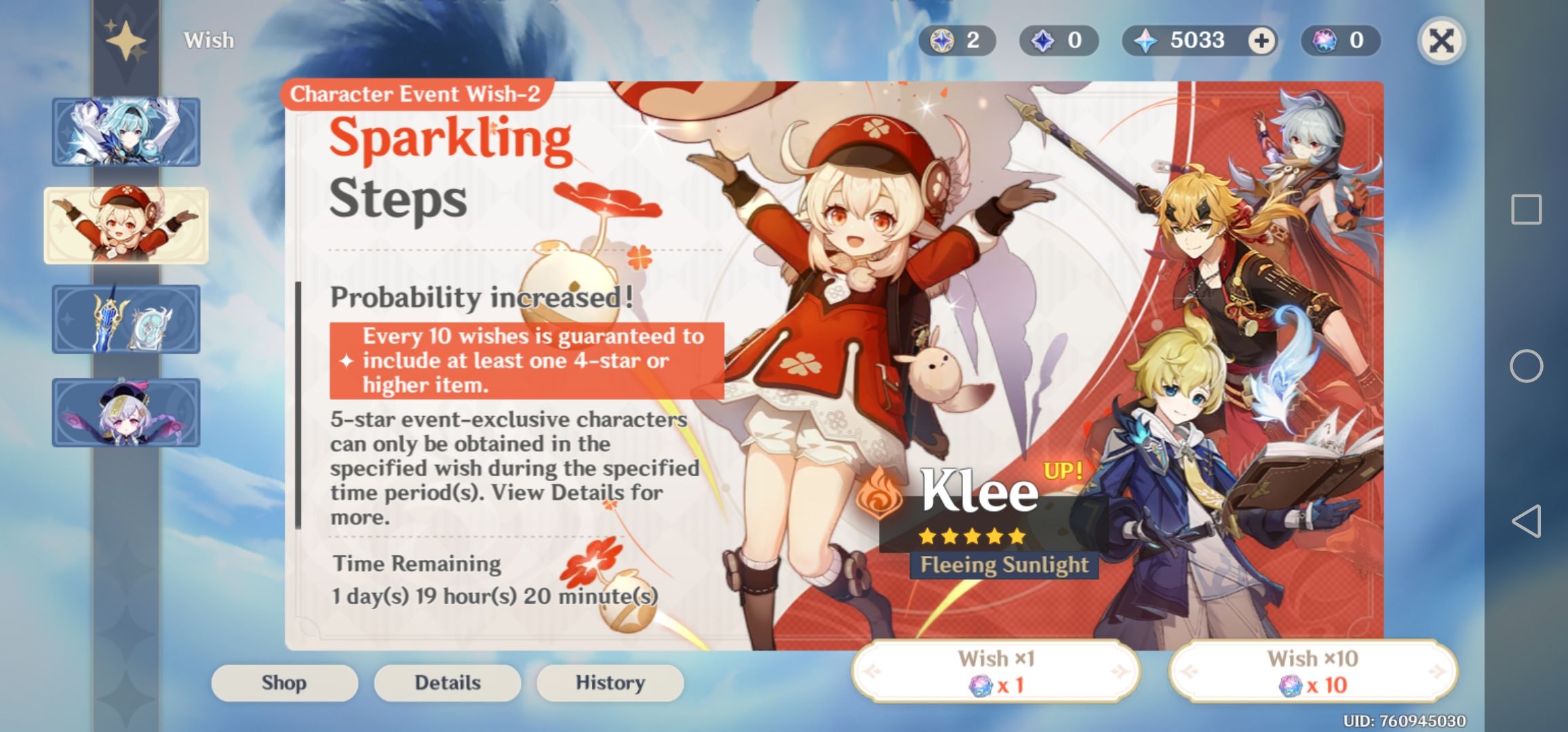Select the Epitome Invocation weapon banner
Image resolution: width=1568 pixels, height=732 pixels.
125,319
